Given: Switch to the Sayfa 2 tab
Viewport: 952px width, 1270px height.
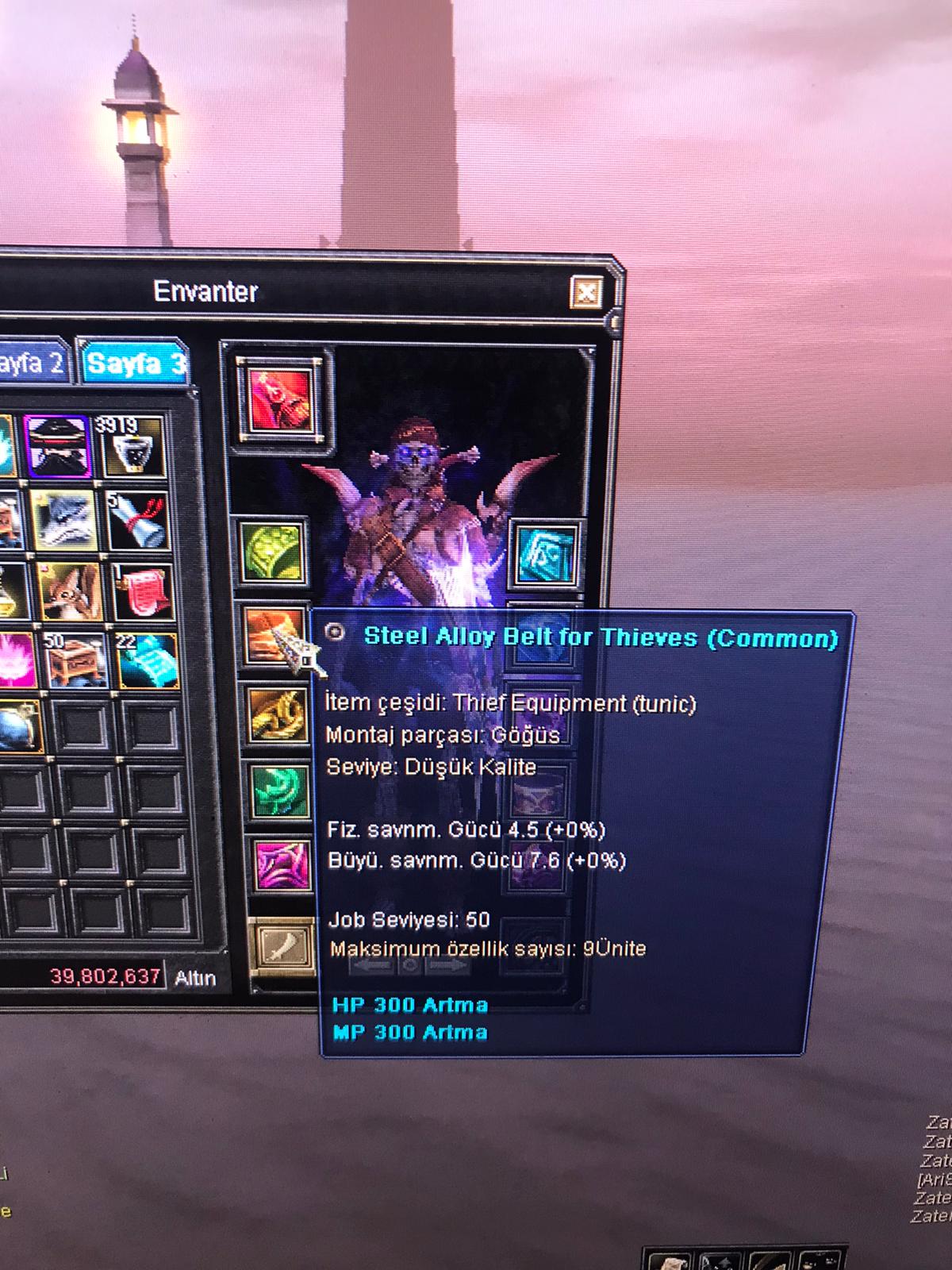Looking at the screenshot, I should 33,364.
